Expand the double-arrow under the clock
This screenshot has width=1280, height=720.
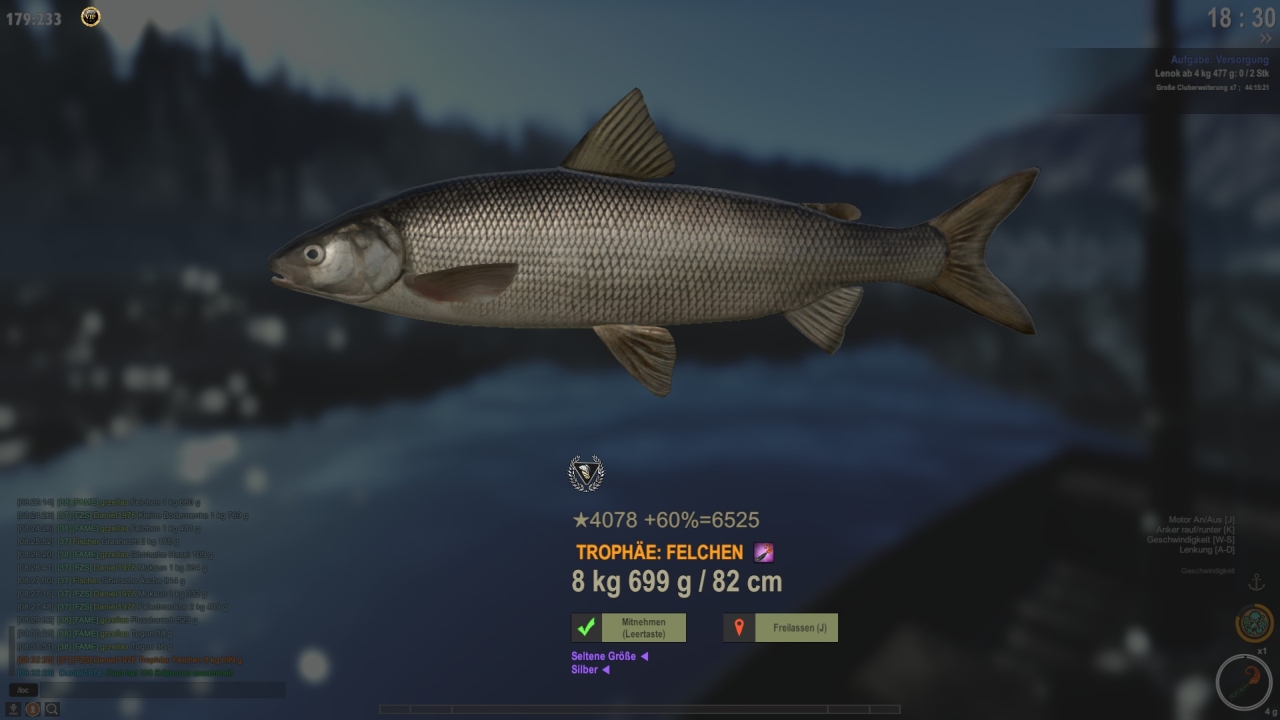click(1265, 39)
